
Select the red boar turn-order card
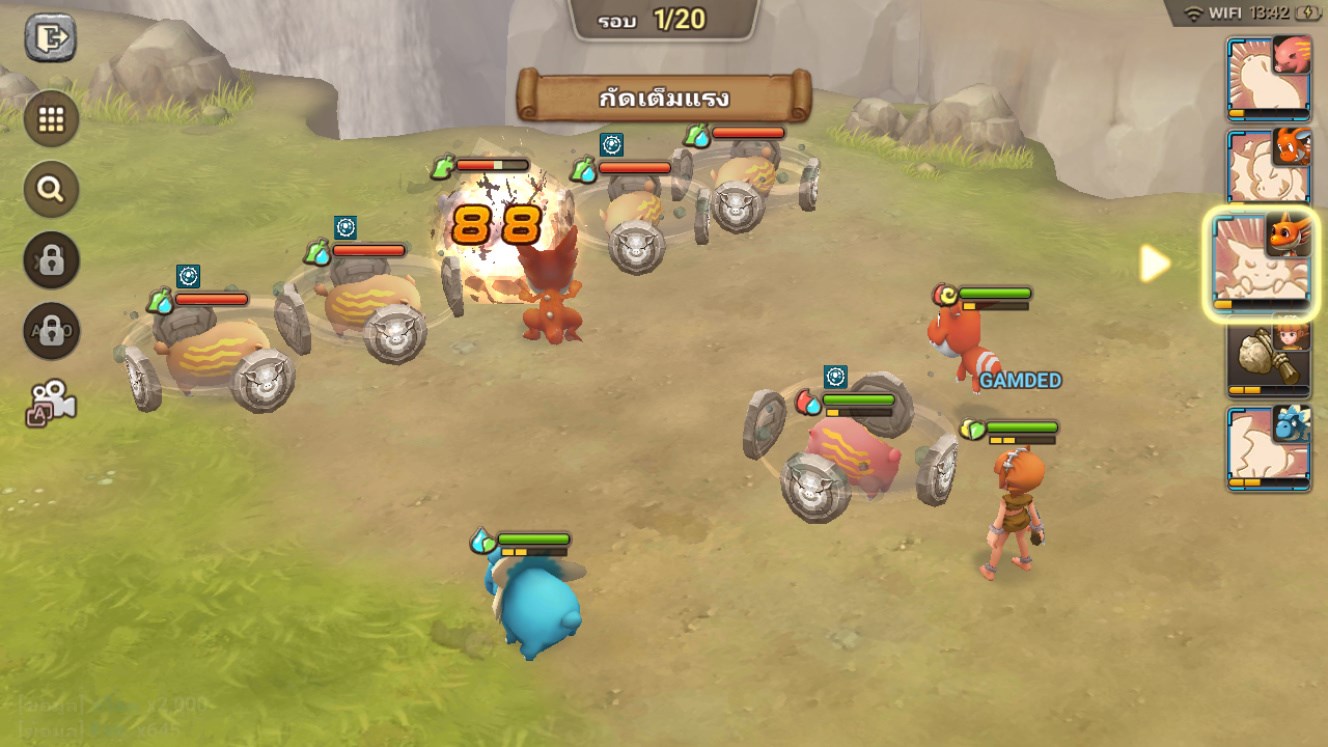coord(1268,78)
